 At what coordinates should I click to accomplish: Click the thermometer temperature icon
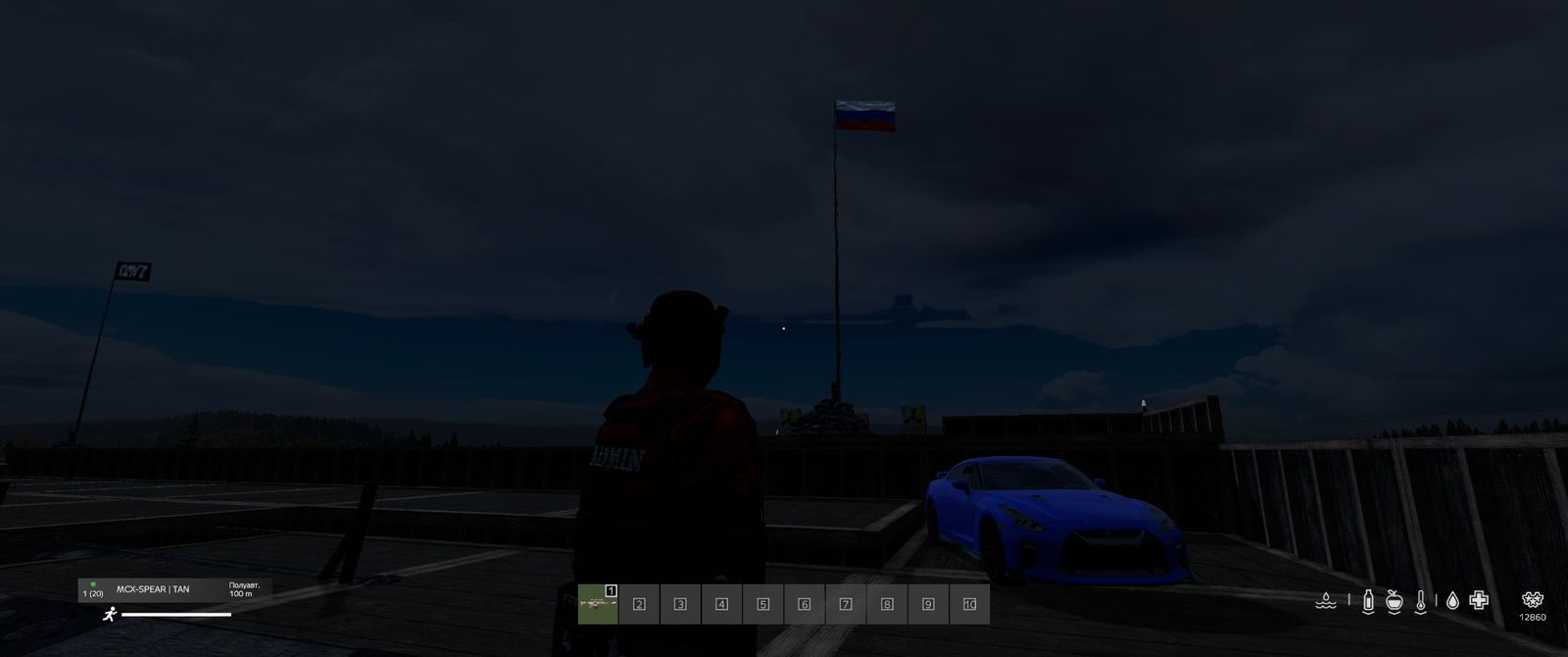1421,601
